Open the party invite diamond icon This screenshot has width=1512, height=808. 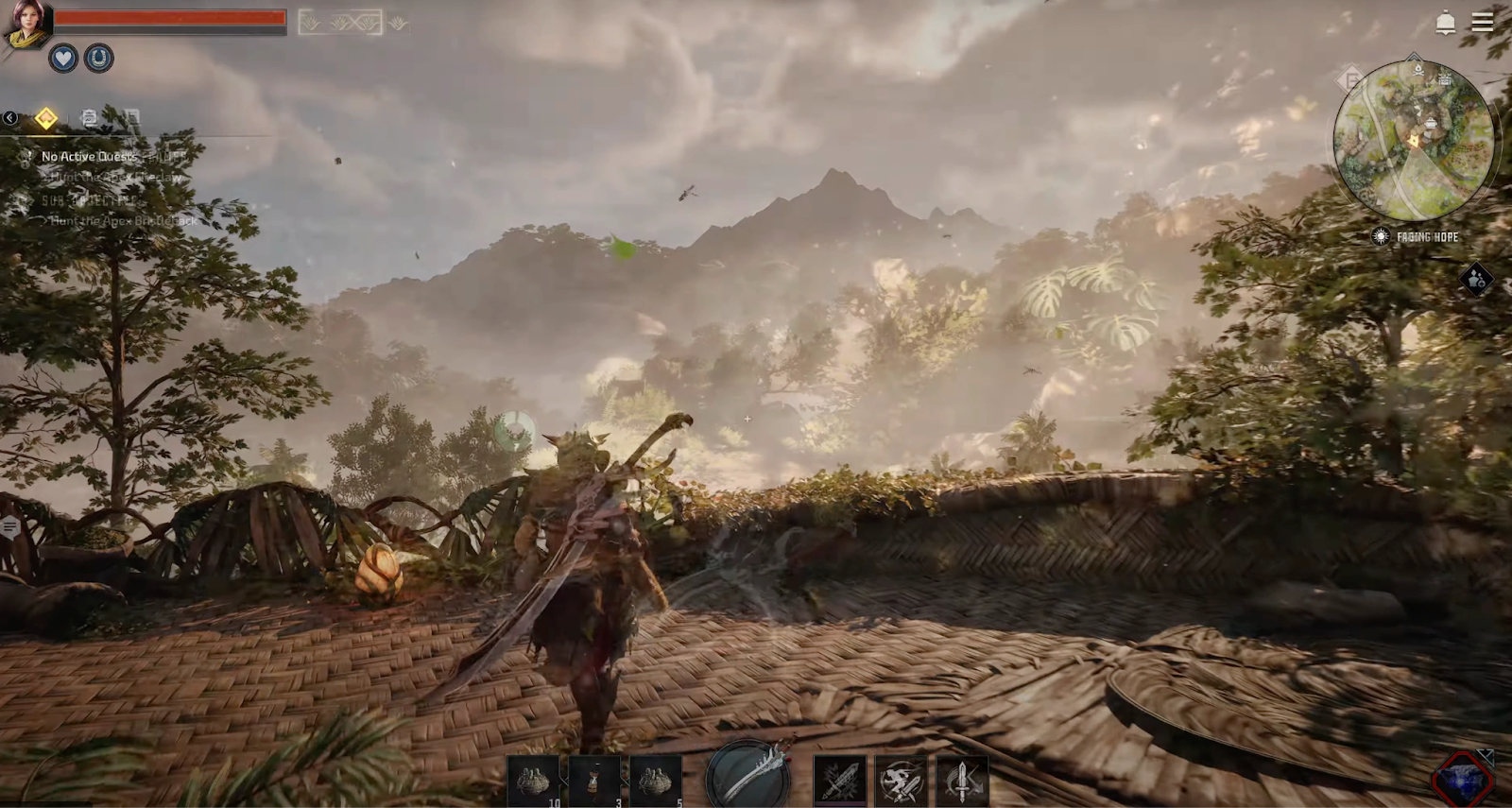coord(1476,279)
